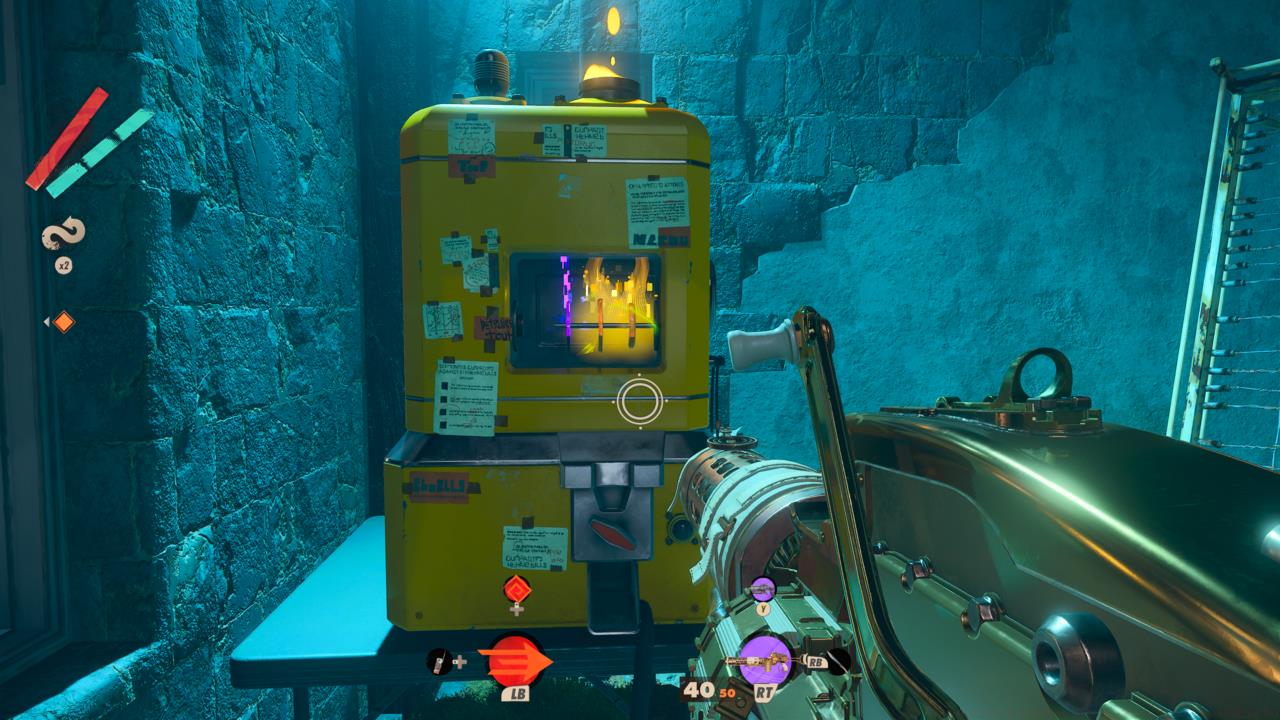Select the red diamond trinket icon on the machine
Viewport: 1280px width, 720px height.
click(516, 589)
